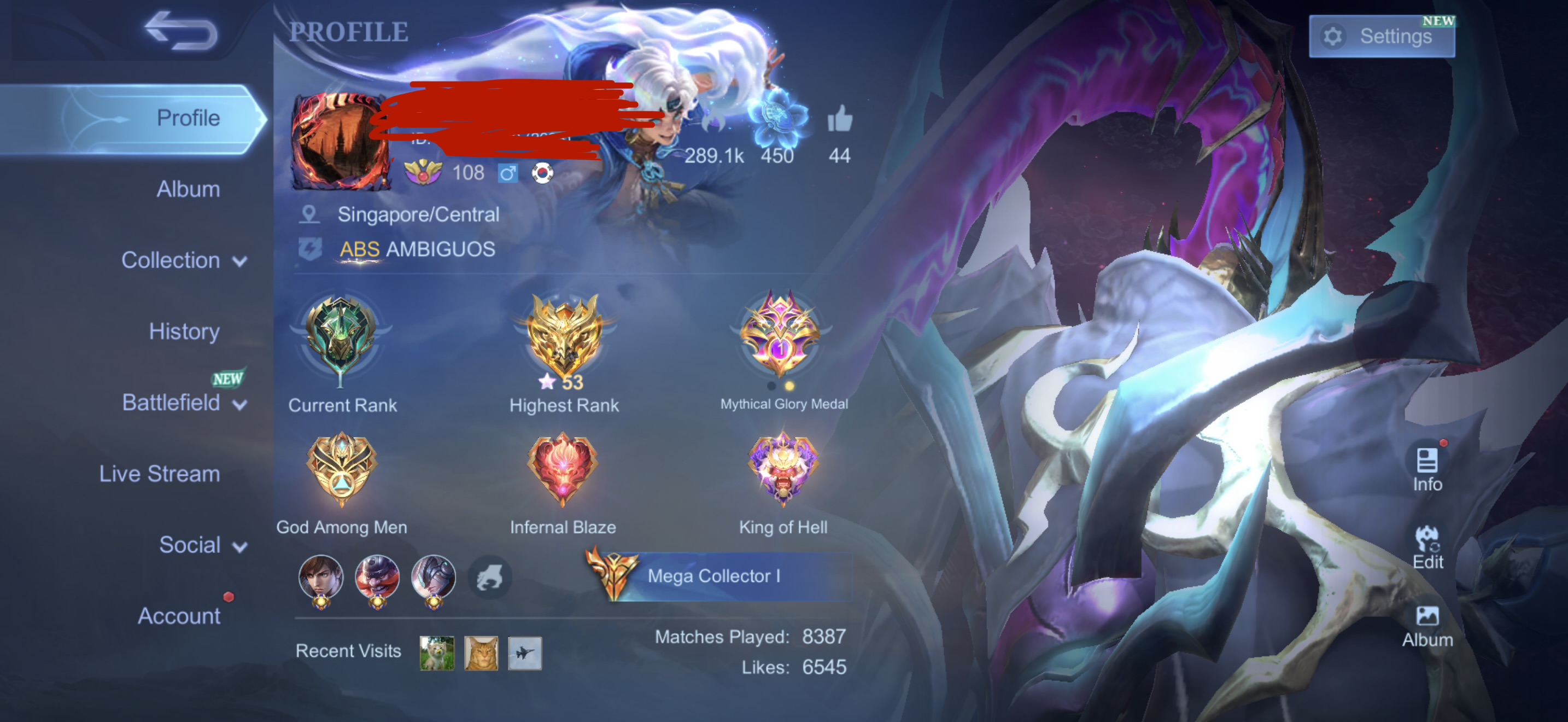Viewport: 1568px width, 722px height.
Task: Go back using the arrow button
Action: (181, 31)
